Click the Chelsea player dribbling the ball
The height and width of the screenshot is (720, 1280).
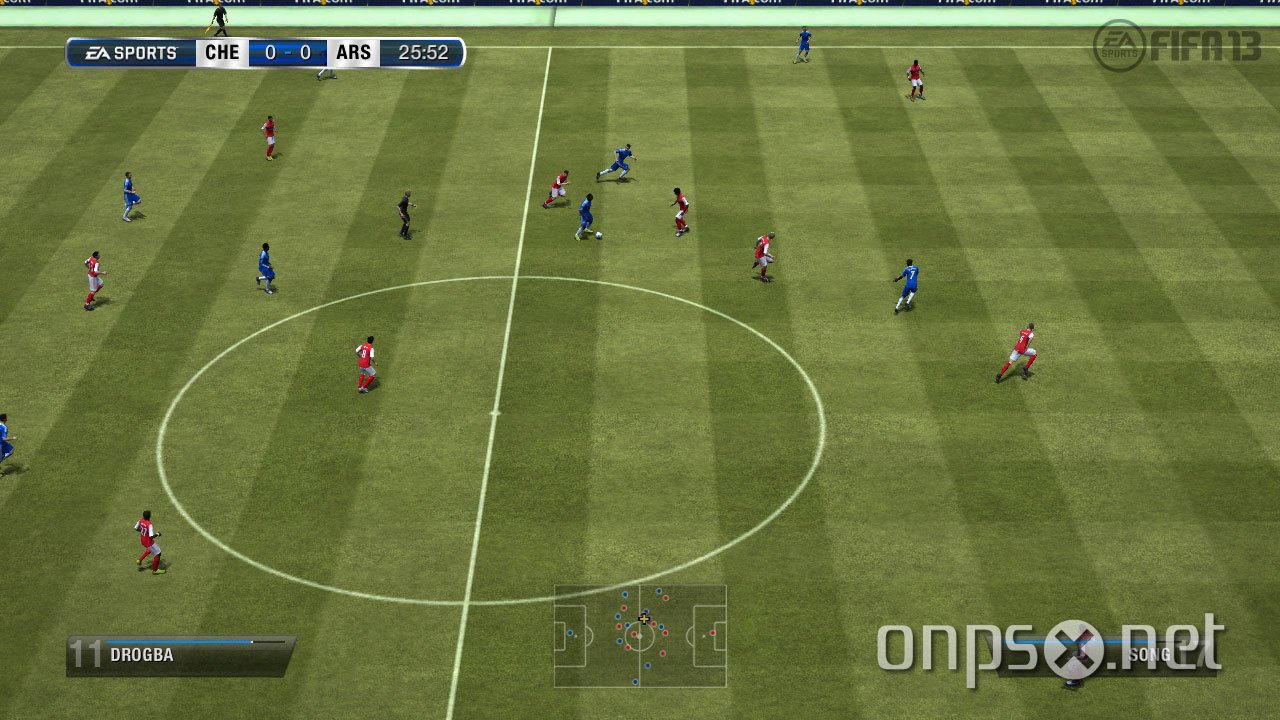coord(585,210)
